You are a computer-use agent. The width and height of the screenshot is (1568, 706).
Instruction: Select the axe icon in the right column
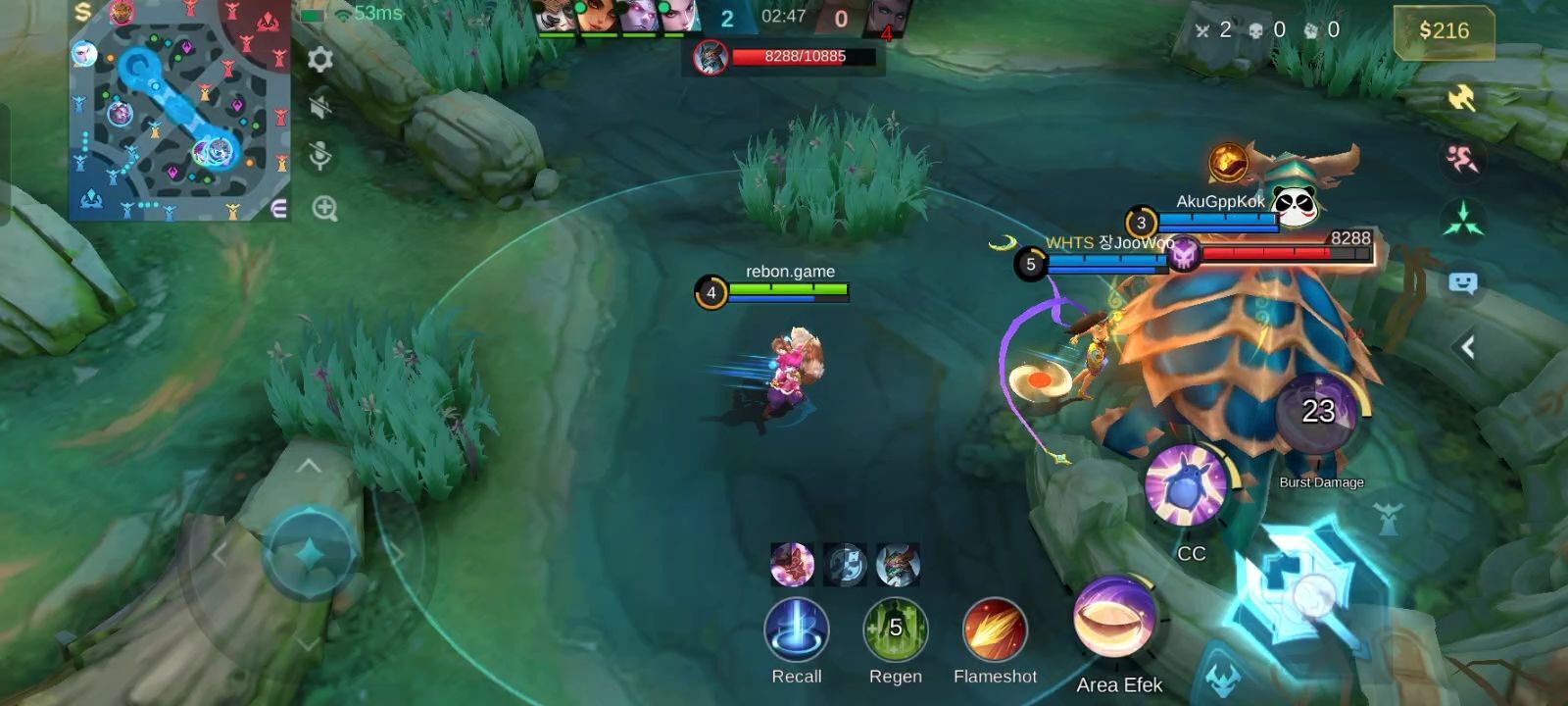pos(1461,98)
